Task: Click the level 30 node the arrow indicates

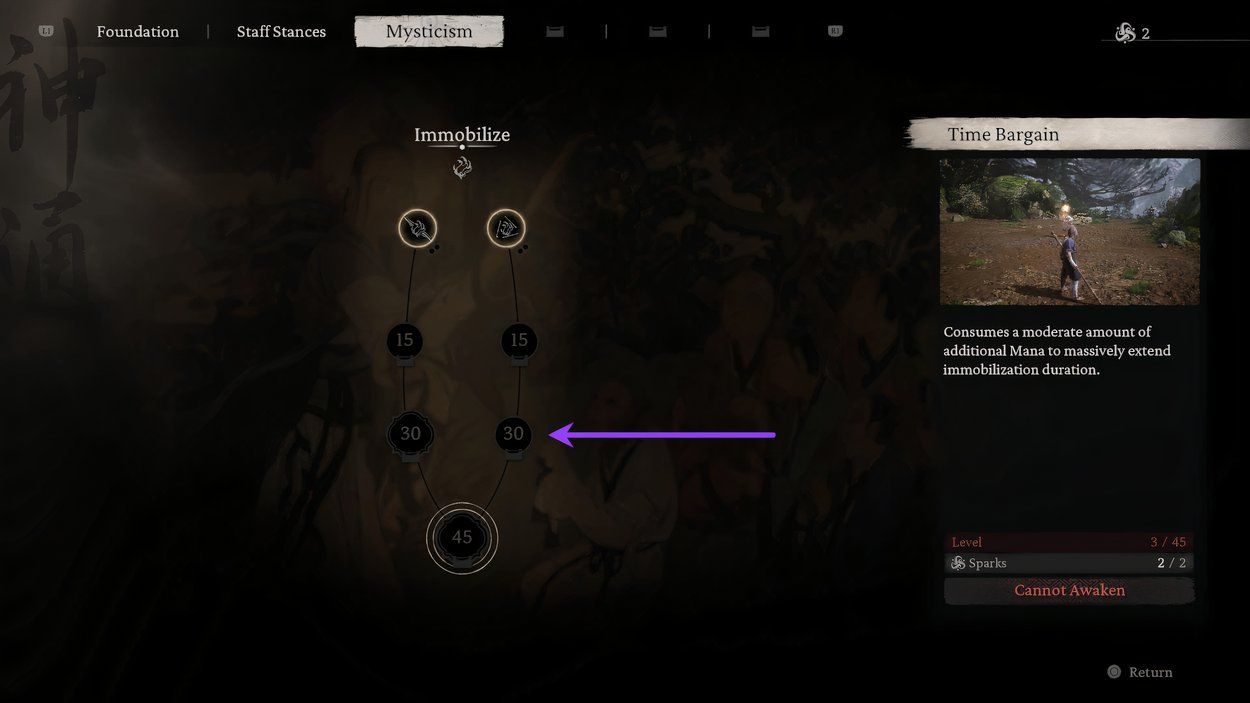Action: [x=513, y=434]
